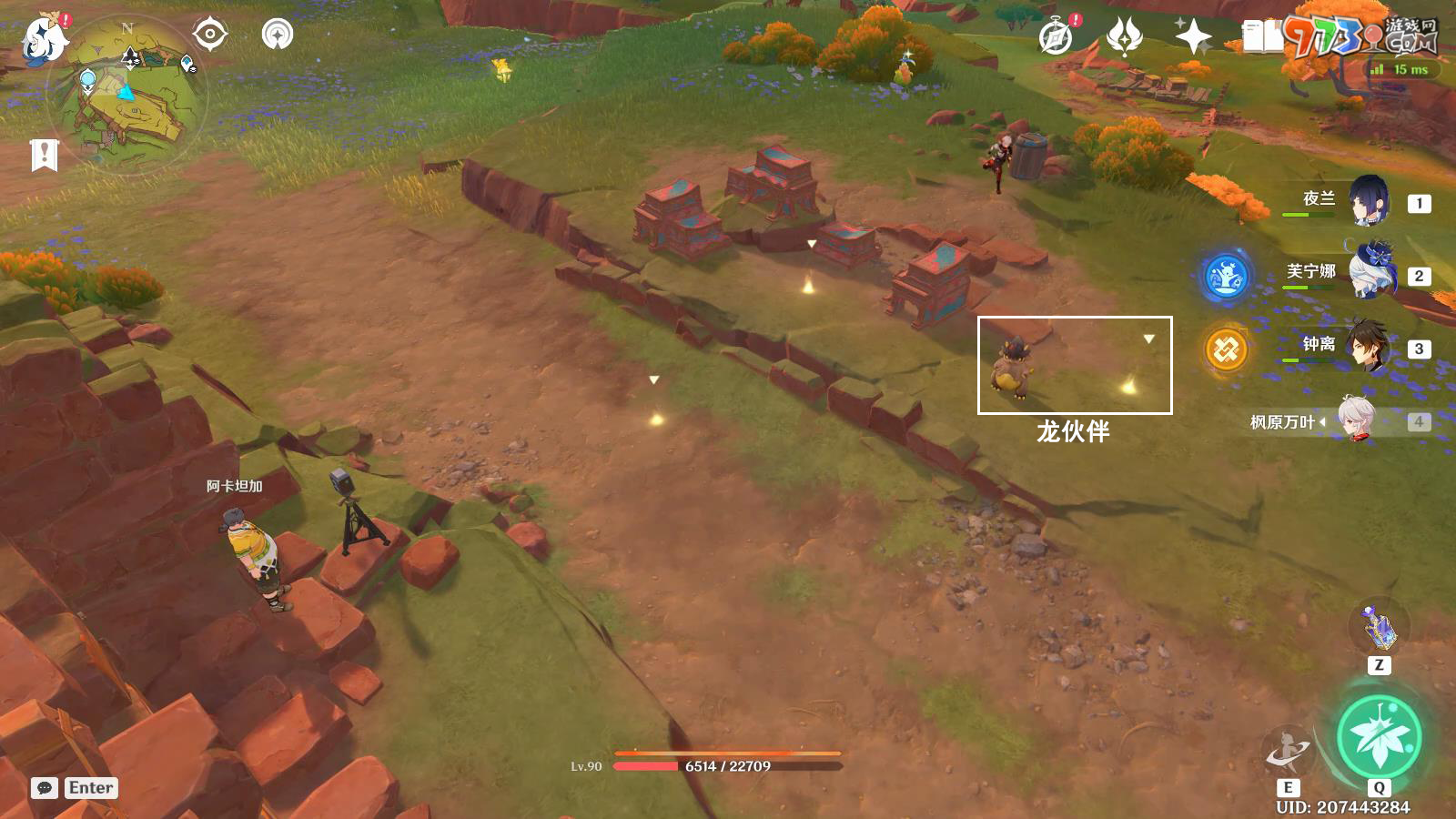Open the circular minimap
Screen dimensions: 1456x819
[127, 96]
